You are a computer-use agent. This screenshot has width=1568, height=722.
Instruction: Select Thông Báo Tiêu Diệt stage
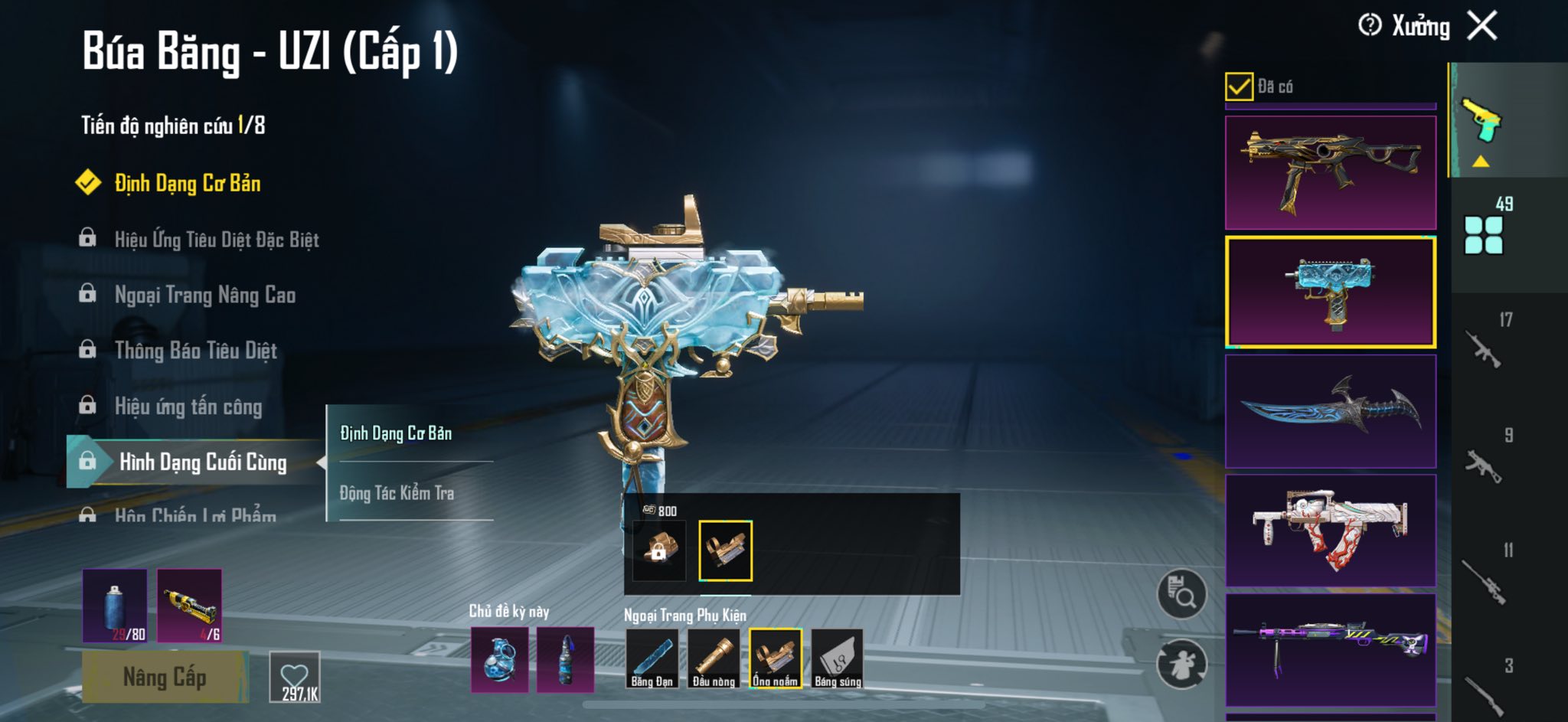(195, 351)
